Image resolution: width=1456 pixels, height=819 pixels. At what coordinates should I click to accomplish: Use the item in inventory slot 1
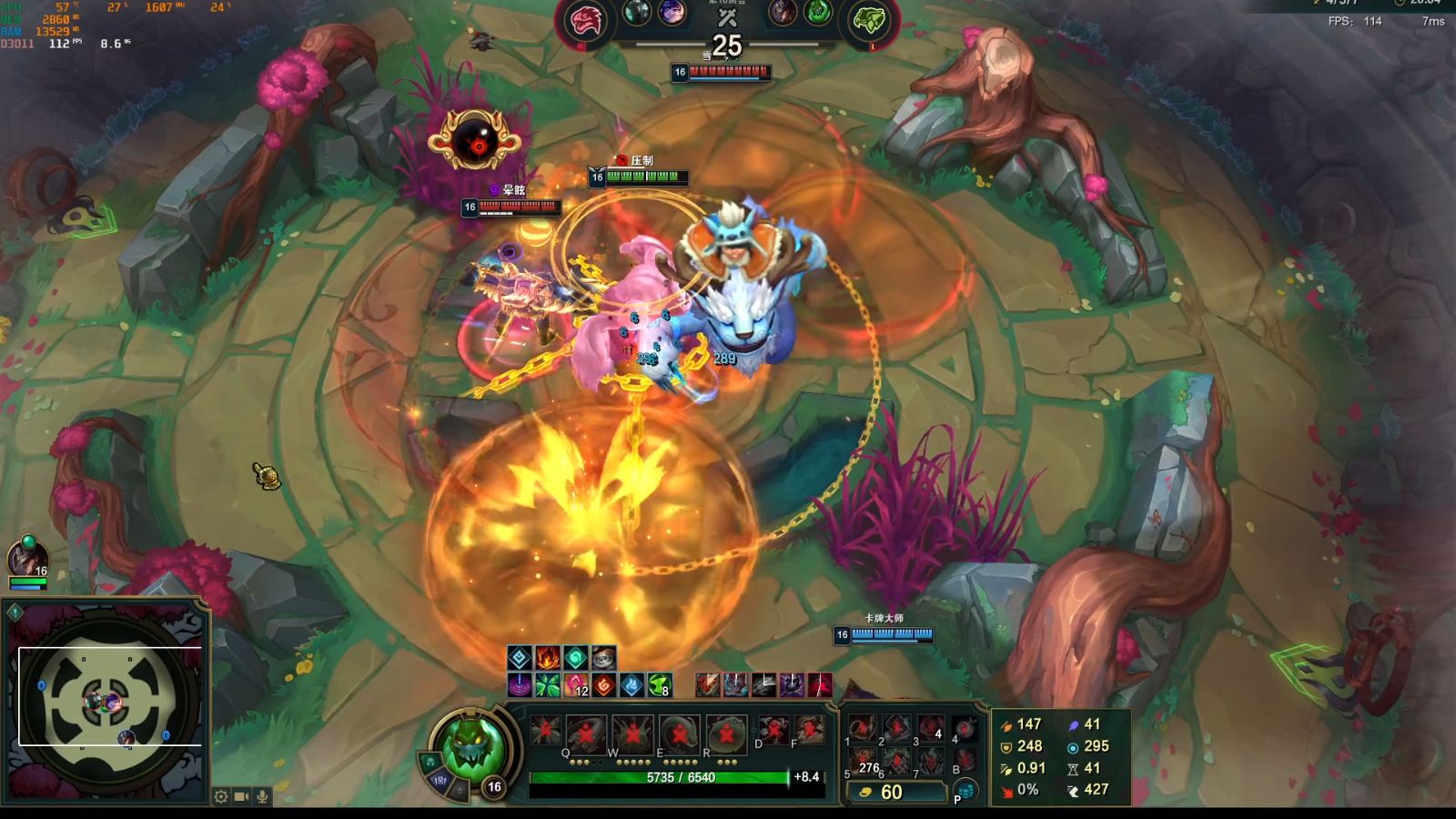point(862,727)
